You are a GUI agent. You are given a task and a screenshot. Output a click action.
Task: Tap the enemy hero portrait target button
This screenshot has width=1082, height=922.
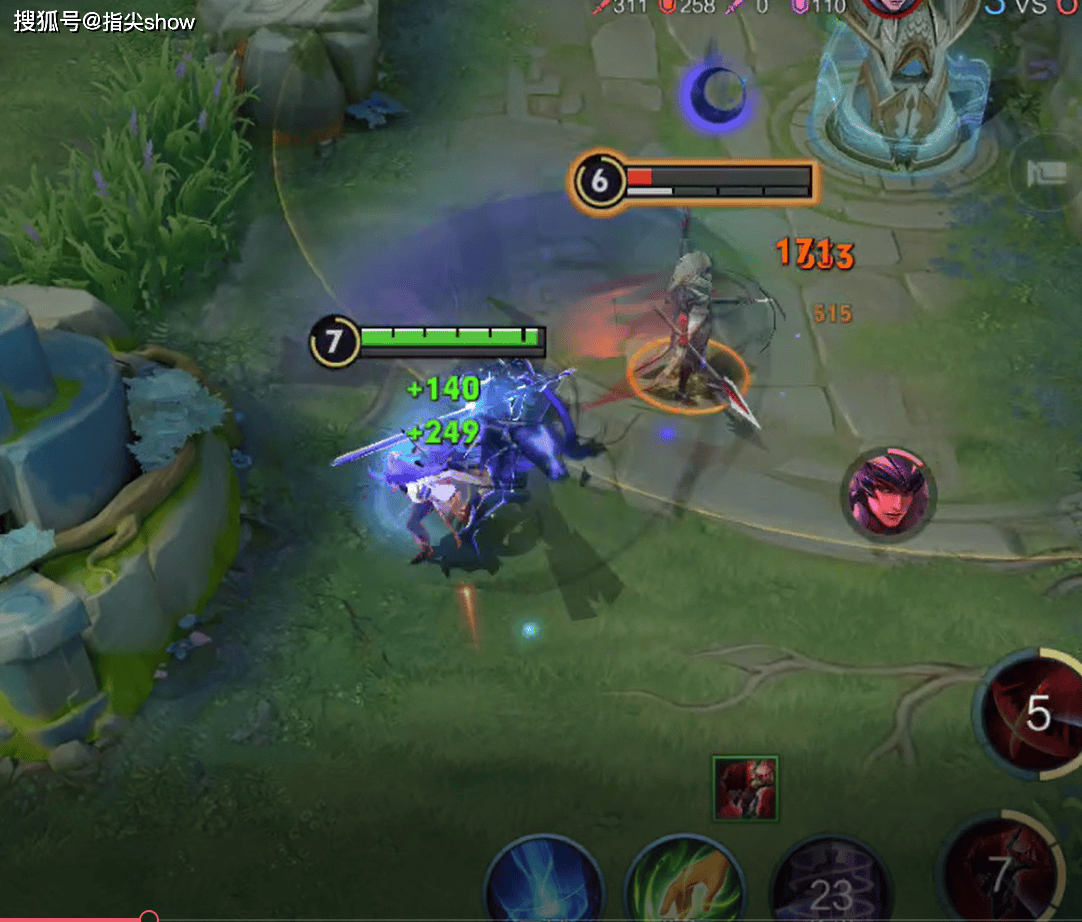(890, 492)
